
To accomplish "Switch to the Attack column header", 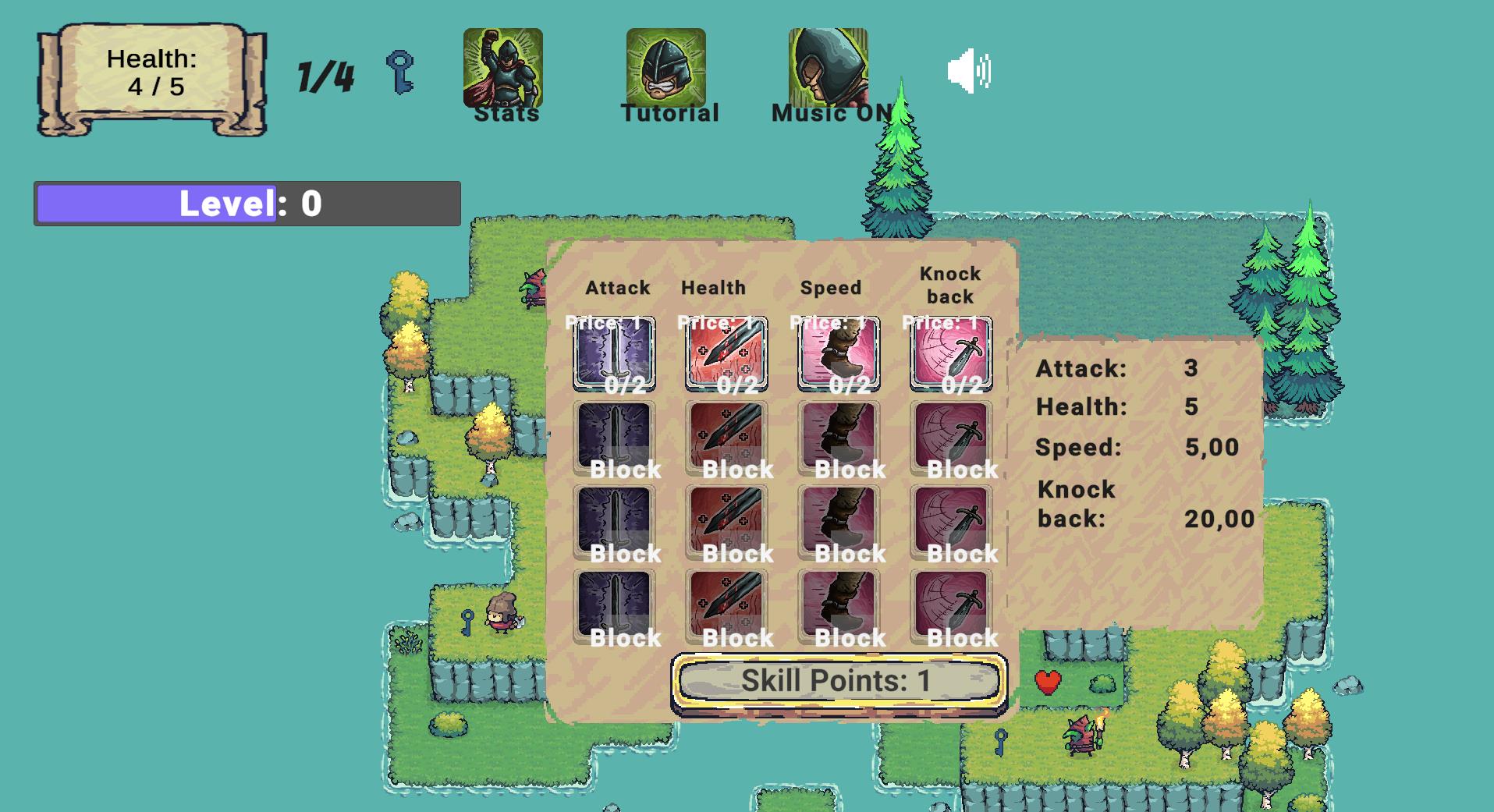I will (617, 287).
